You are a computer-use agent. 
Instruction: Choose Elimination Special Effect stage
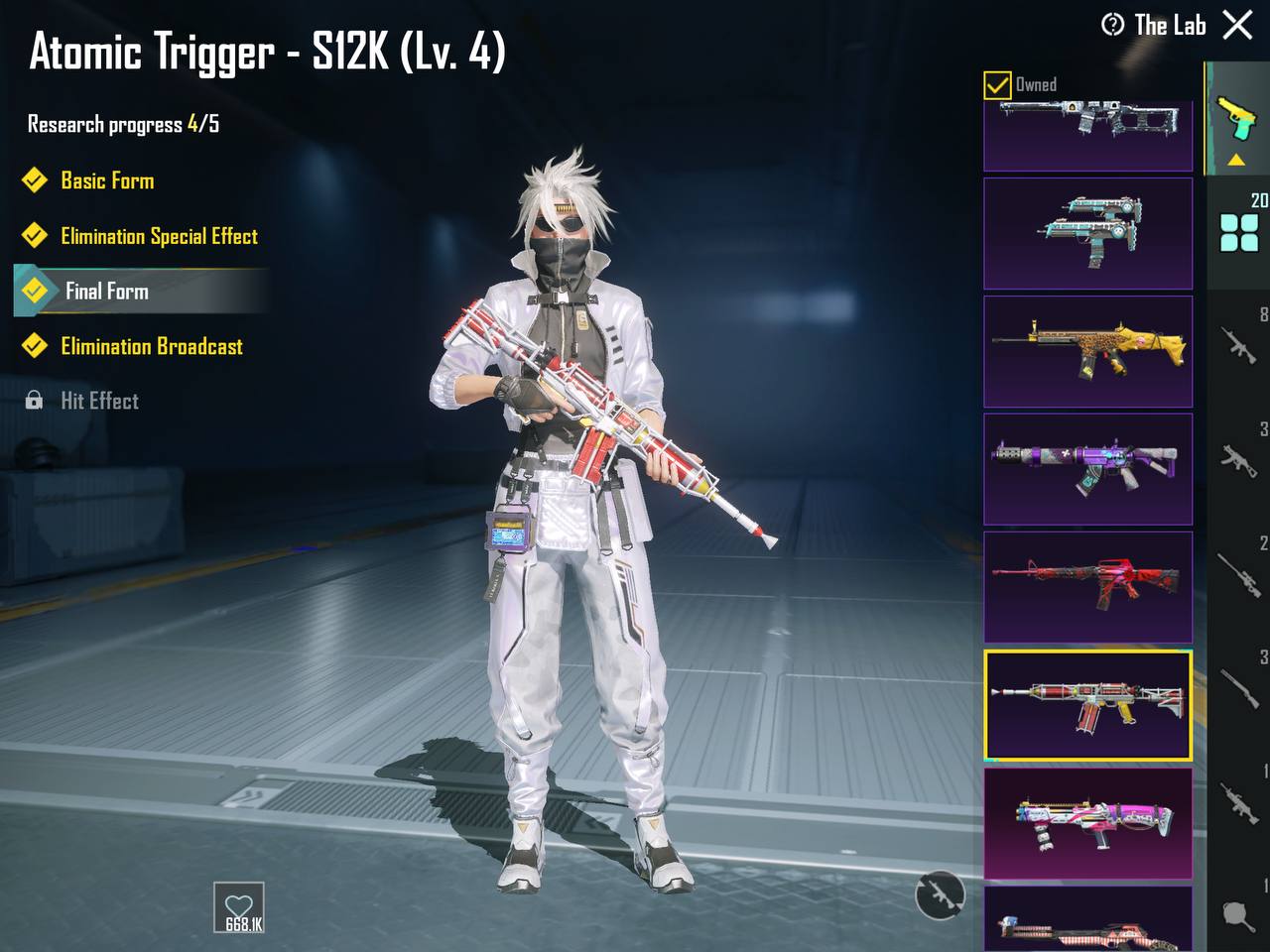tap(159, 236)
